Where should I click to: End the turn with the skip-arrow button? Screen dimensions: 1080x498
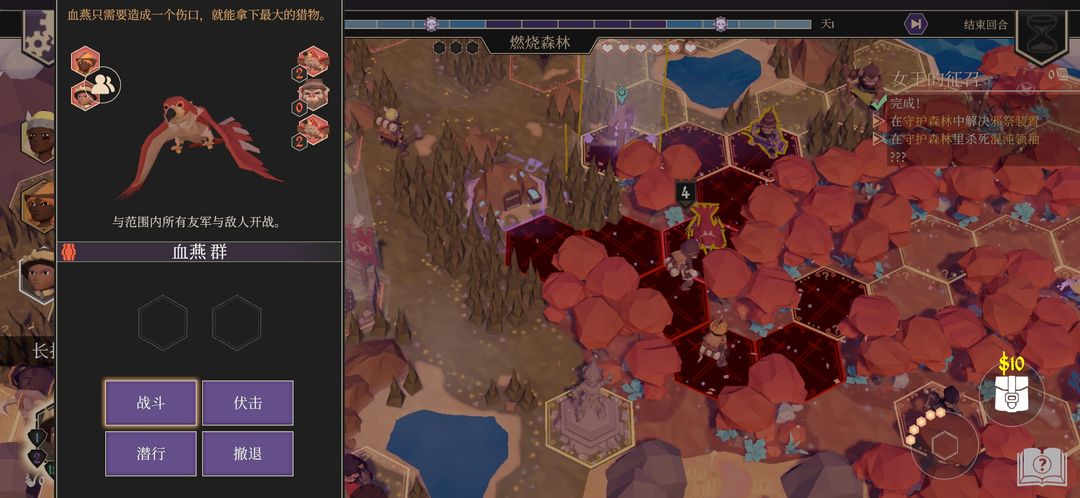(915, 24)
